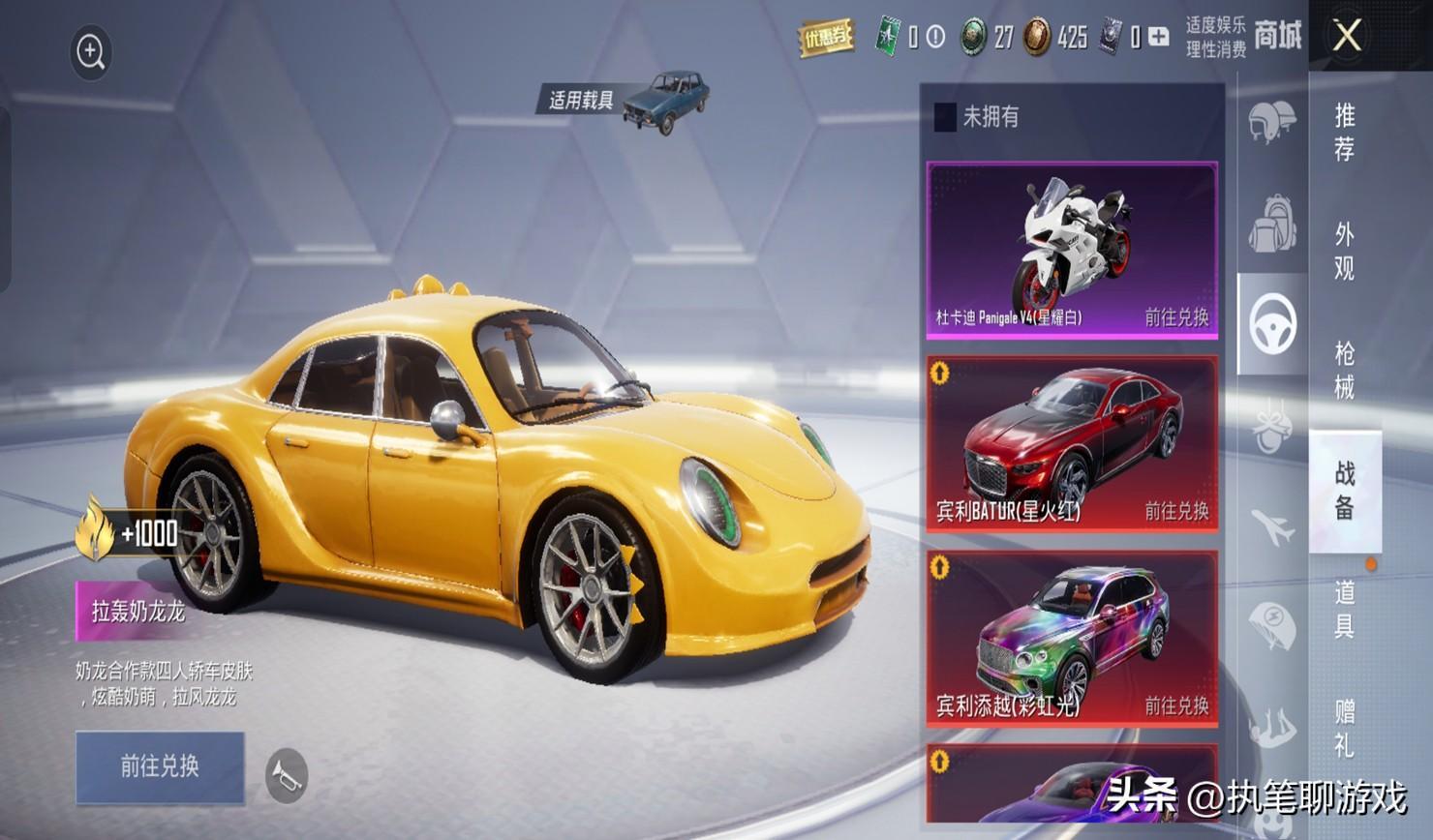1433x840 pixels.
Task: Sound the horn preview icon
Action: 287,775
